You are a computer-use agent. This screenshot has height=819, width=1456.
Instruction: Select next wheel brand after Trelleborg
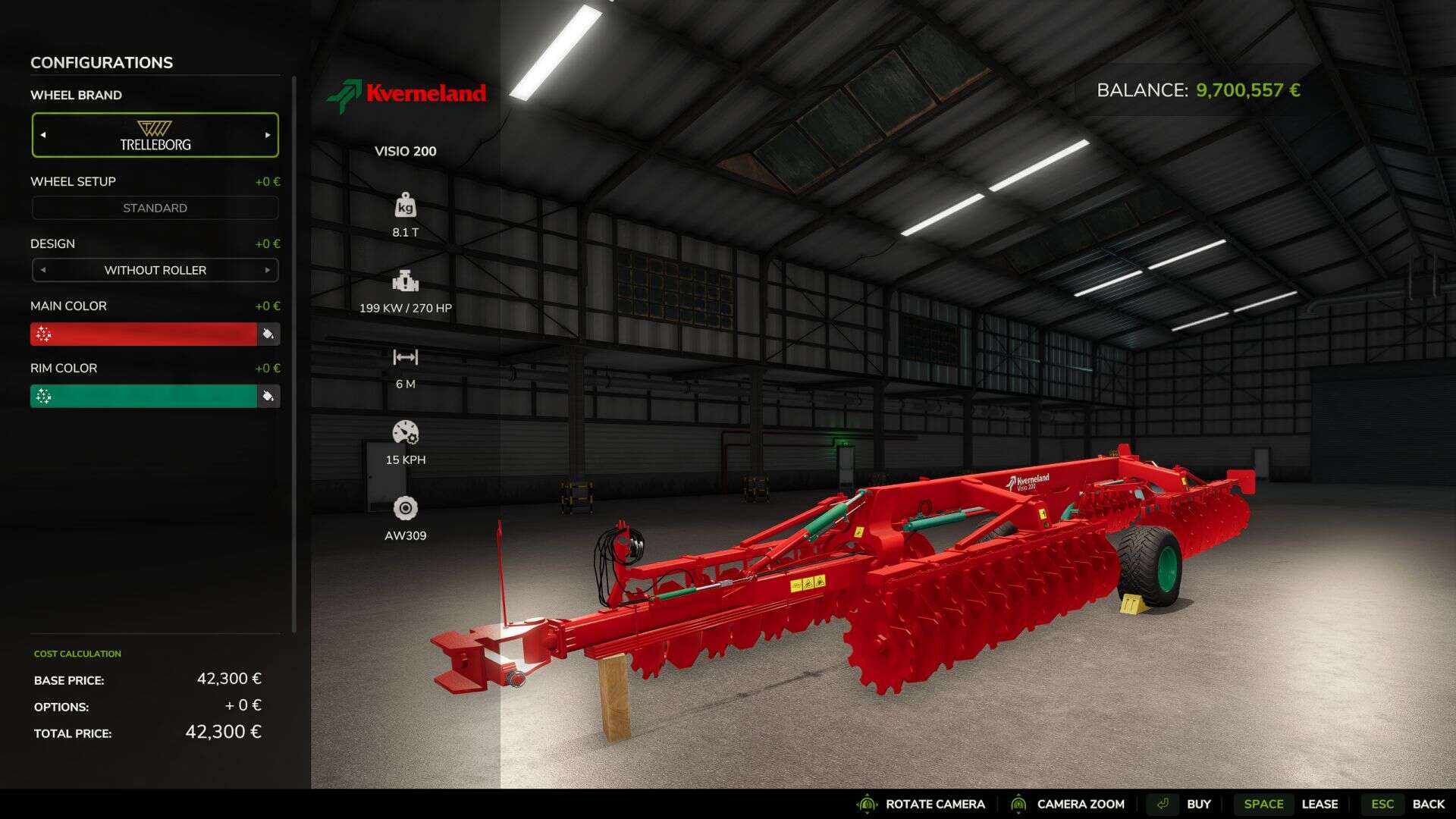tap(268, 135)
